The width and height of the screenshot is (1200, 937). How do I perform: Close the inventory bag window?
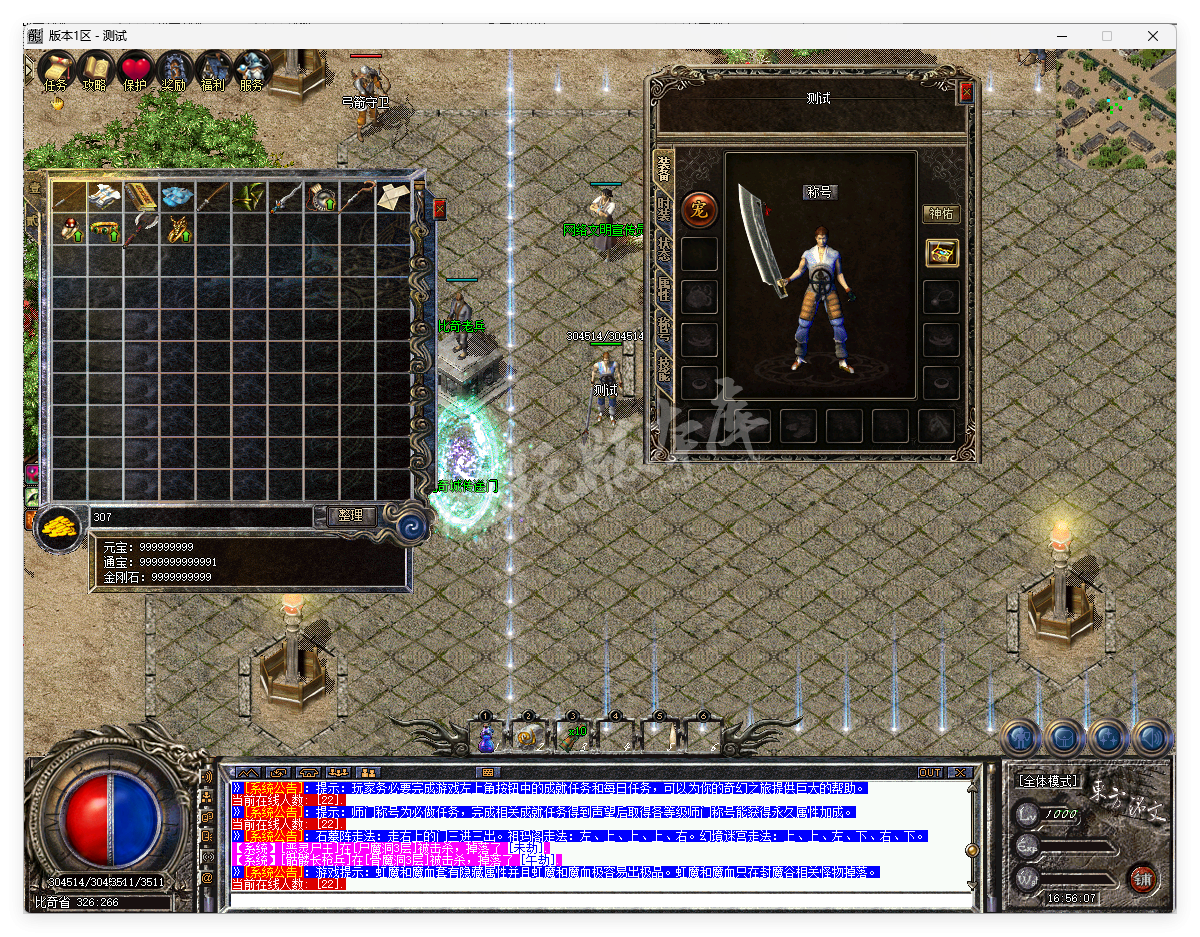[x=439, y=209]
